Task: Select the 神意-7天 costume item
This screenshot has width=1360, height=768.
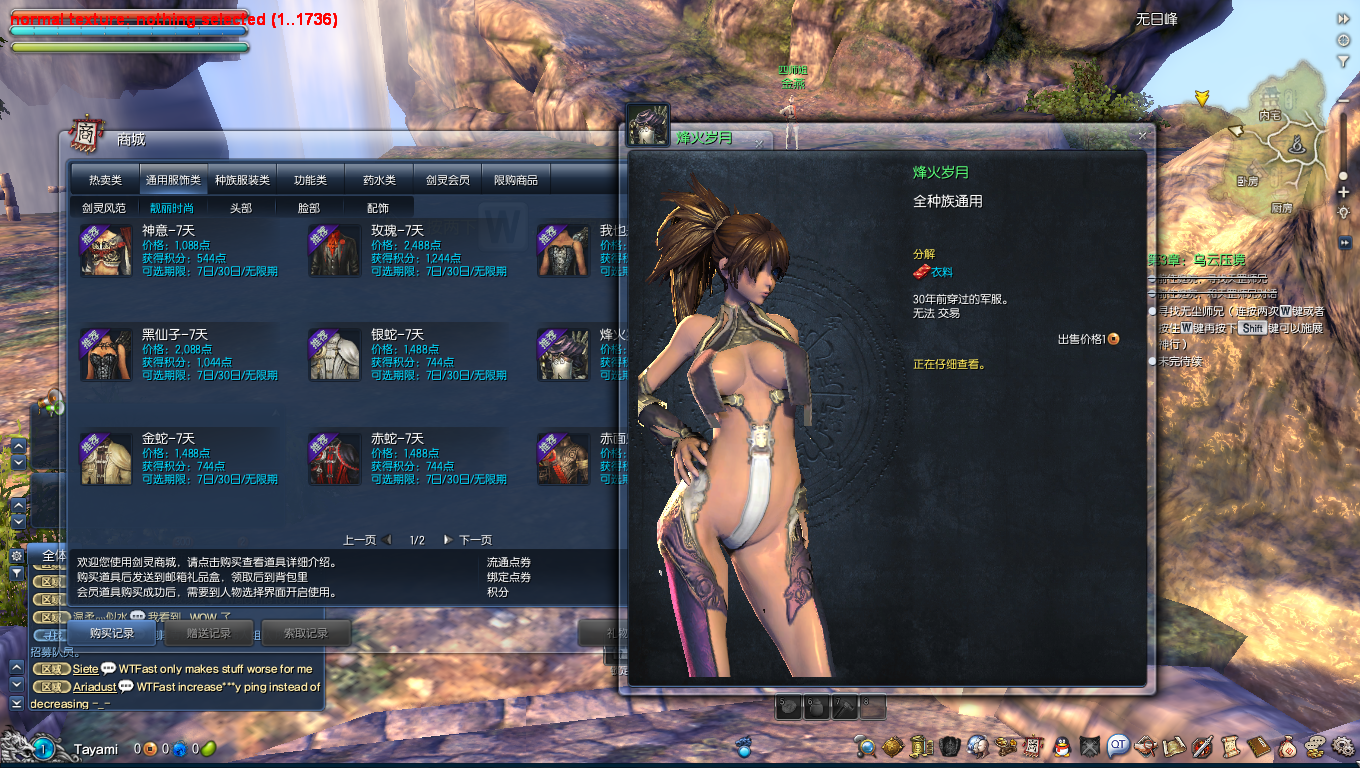Action: pyautogui.click(x=168, y=231)
